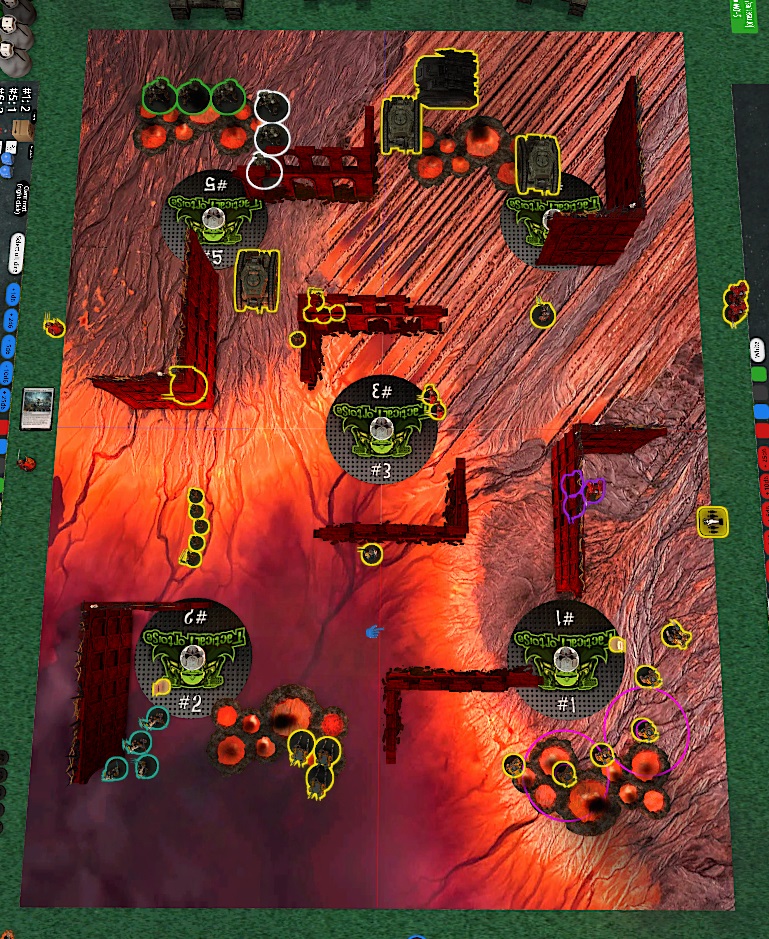Select the center objective marker #3
Image resolution: width=769 pixels, height=939 pixels.
pyautogui.click(x=381, y=427)
